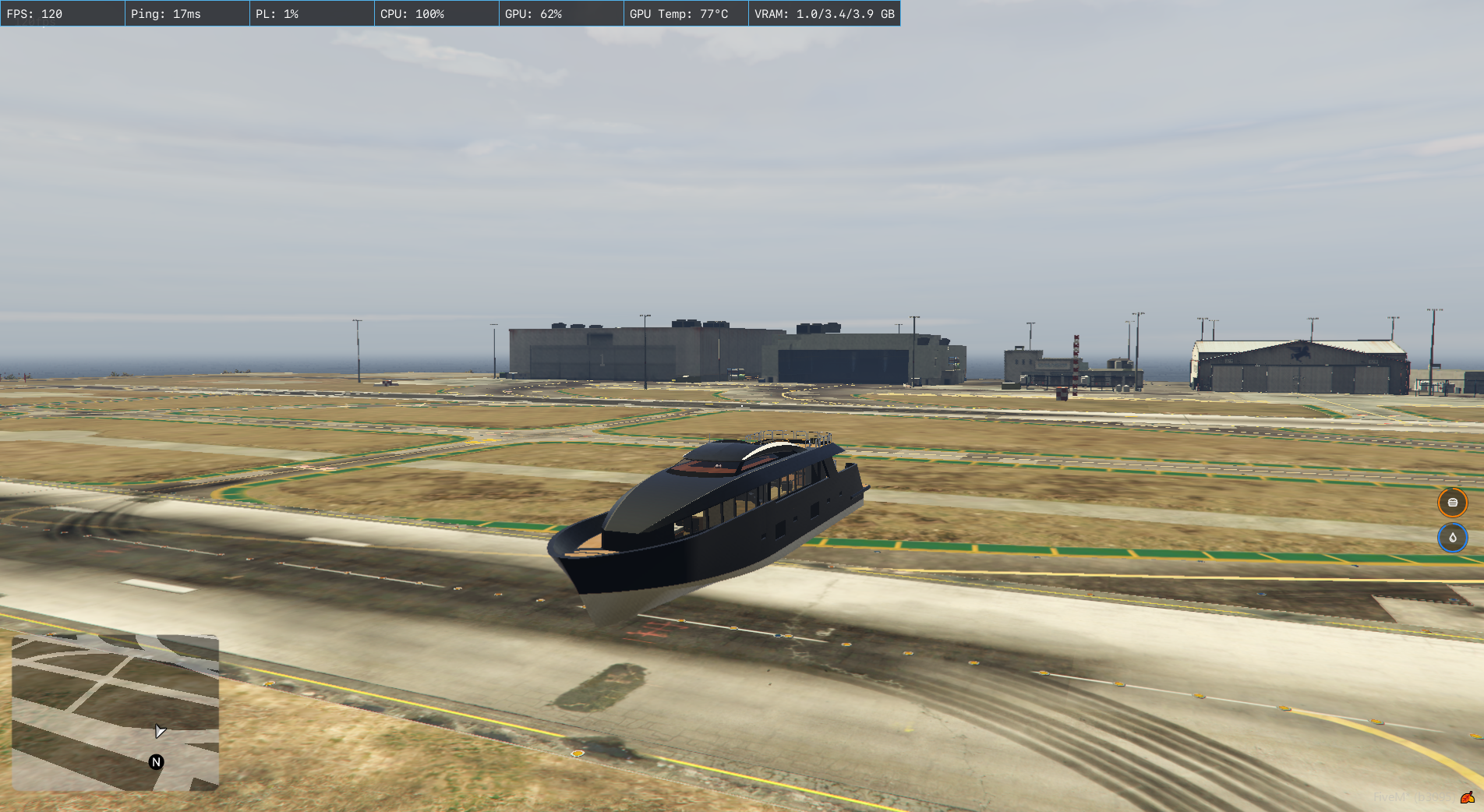Click the player arrow on the minimap

(x=160, y=731)
